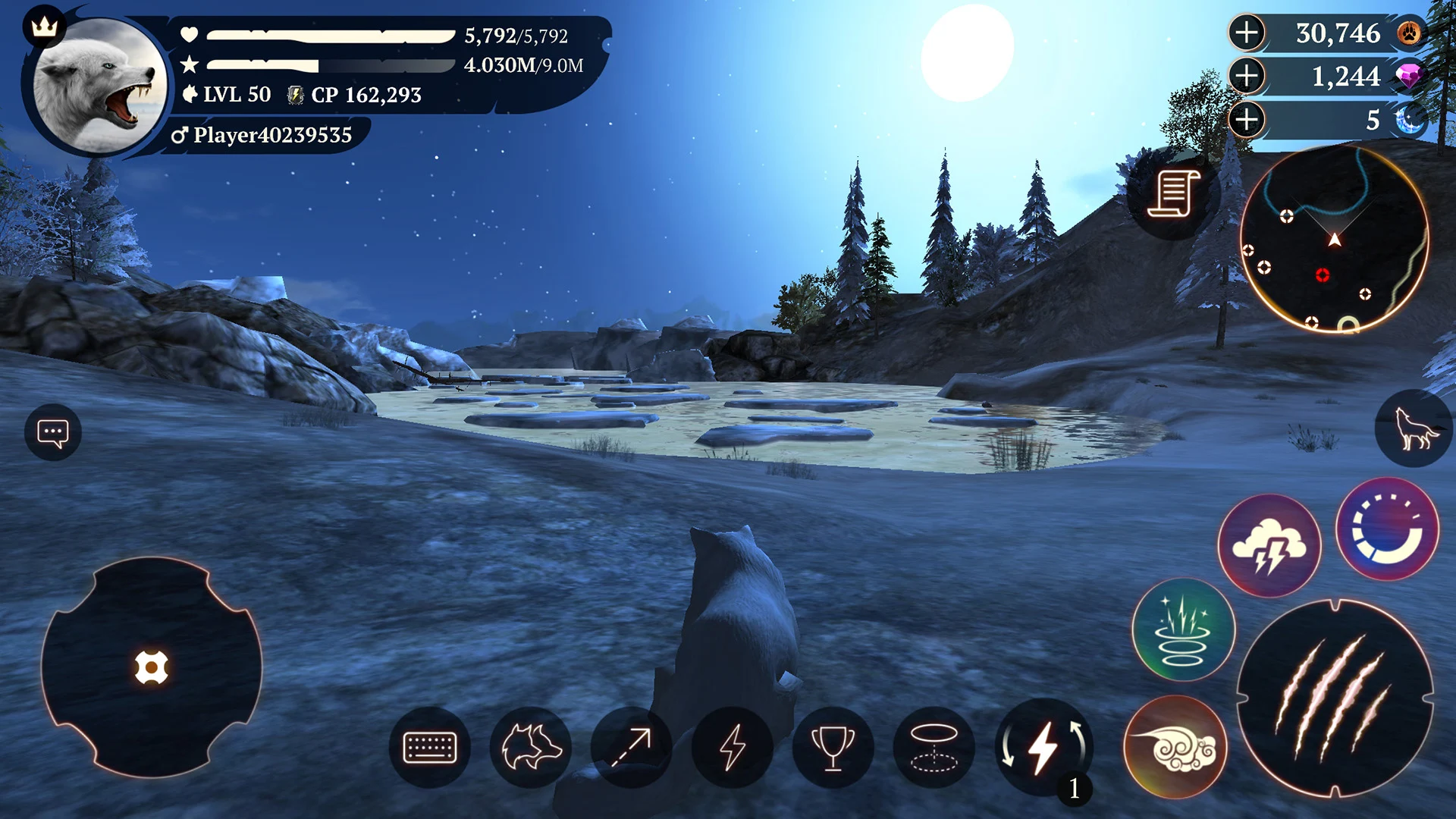Add more moon tokens with plus button
This screenshot has height=819, width=1456.
(x=1247, y=120)
